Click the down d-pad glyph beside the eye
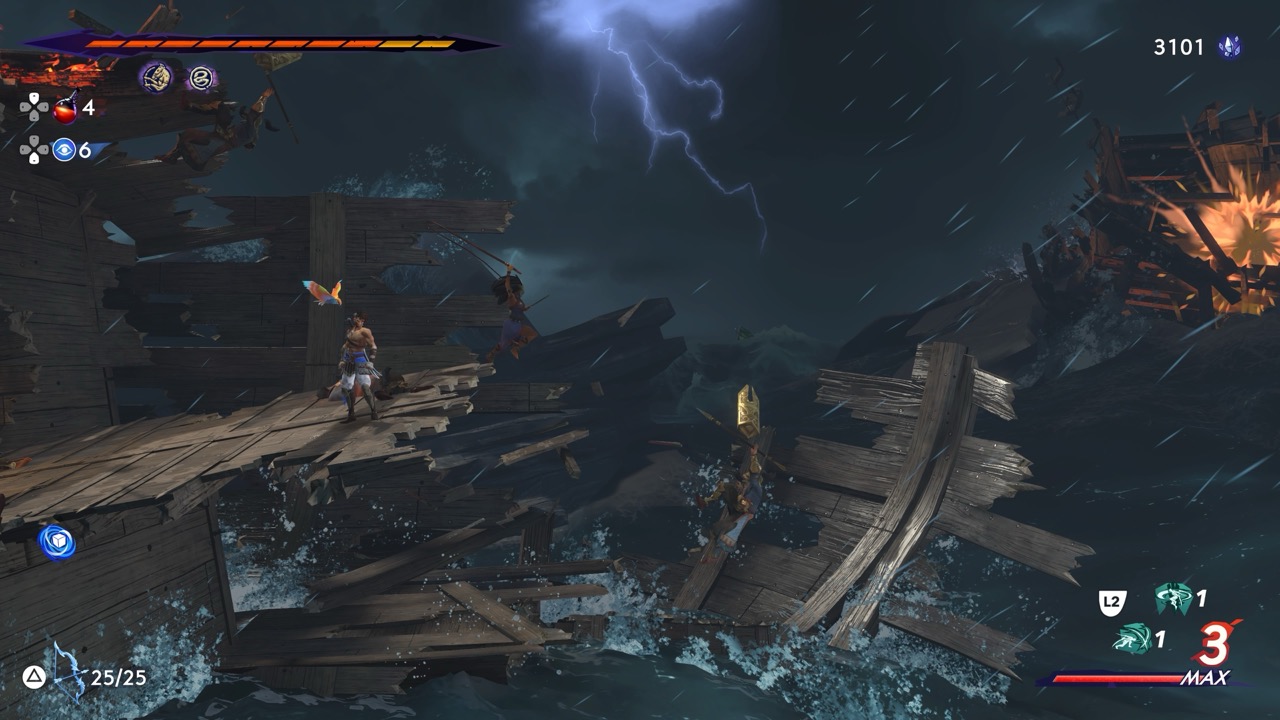Viewport: 1280px width, 720px height. pos(33,156)
